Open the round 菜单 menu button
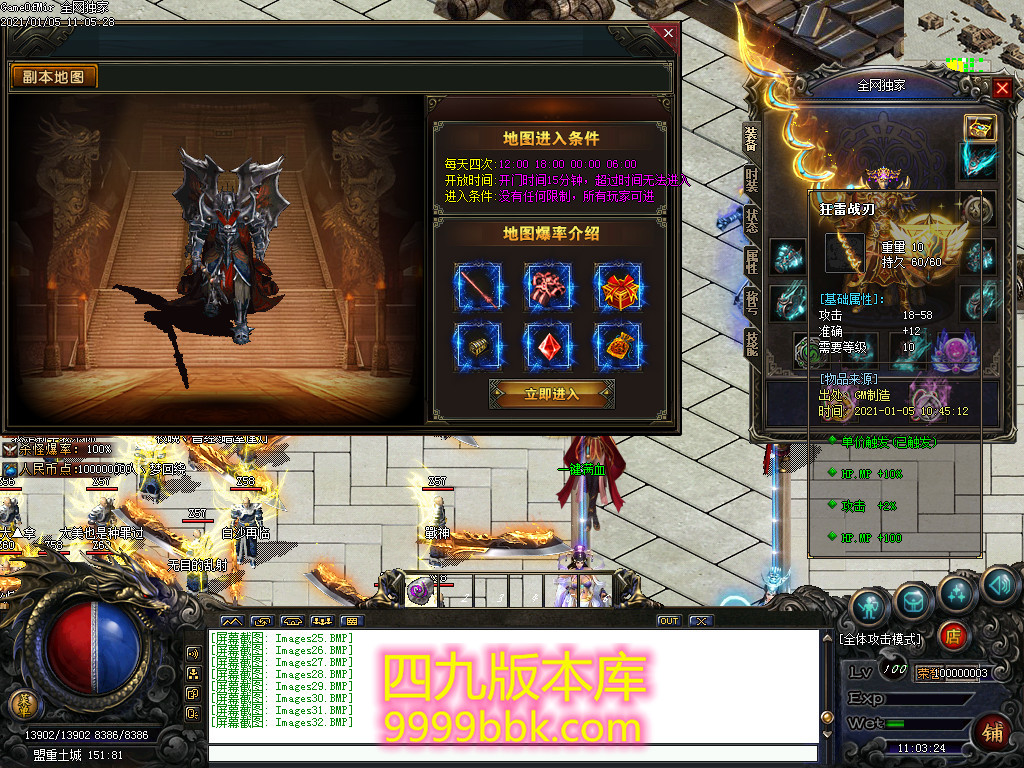The image size is (1024, 768). (x=22, y=703)
